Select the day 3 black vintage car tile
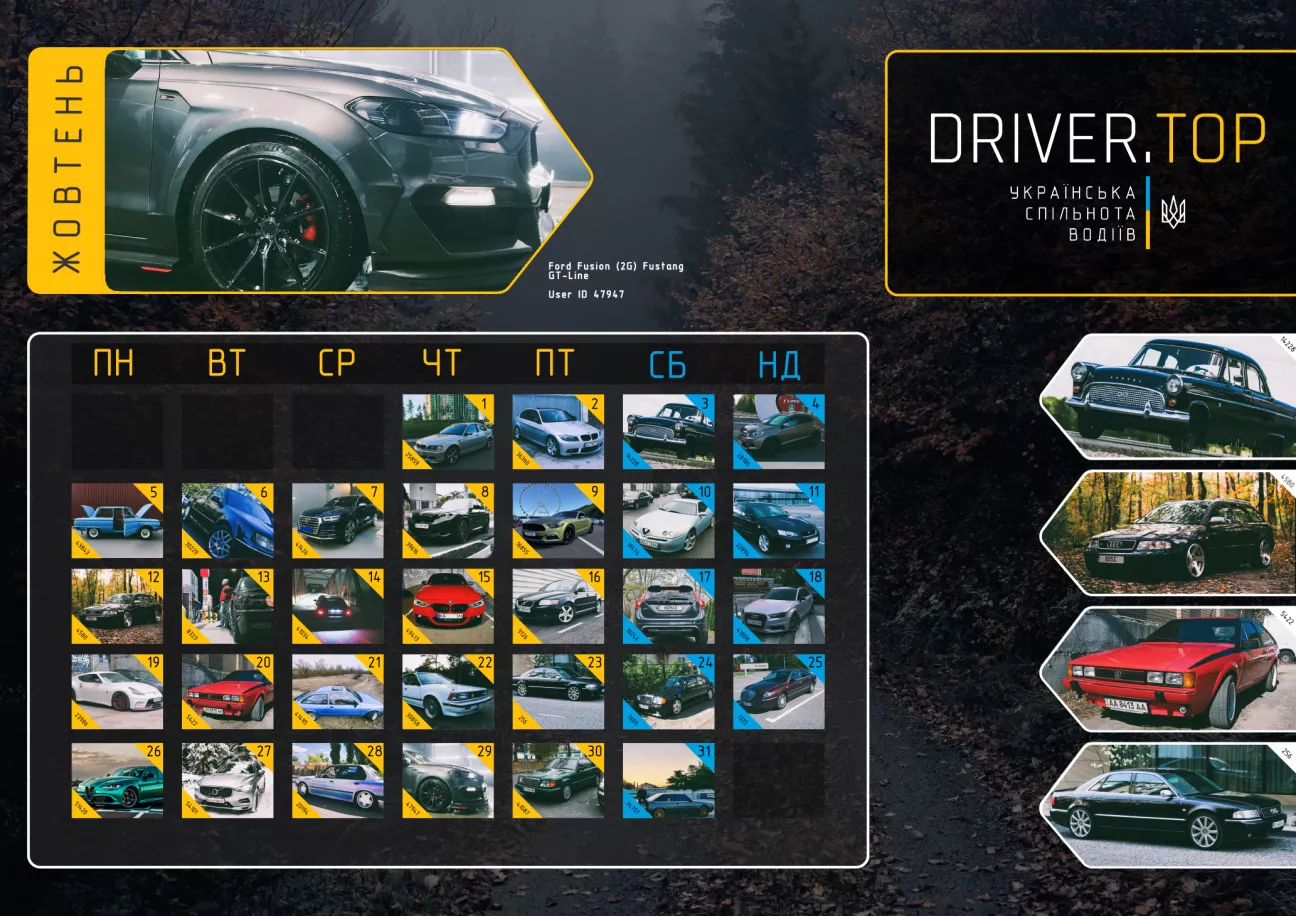This screenshot has height=916, width=1296. (668, 432)
